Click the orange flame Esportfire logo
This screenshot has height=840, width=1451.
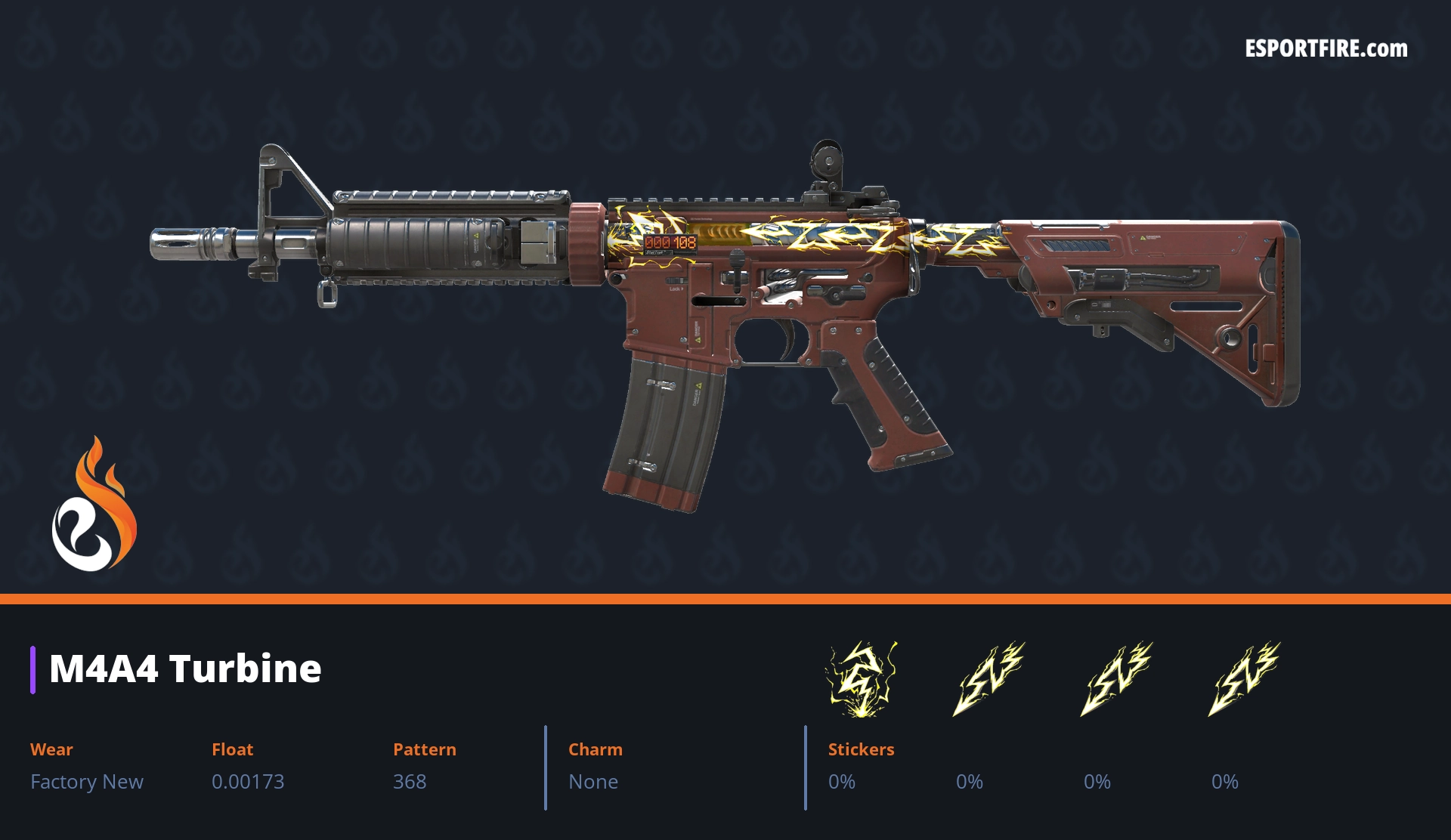tap(94, 505)
